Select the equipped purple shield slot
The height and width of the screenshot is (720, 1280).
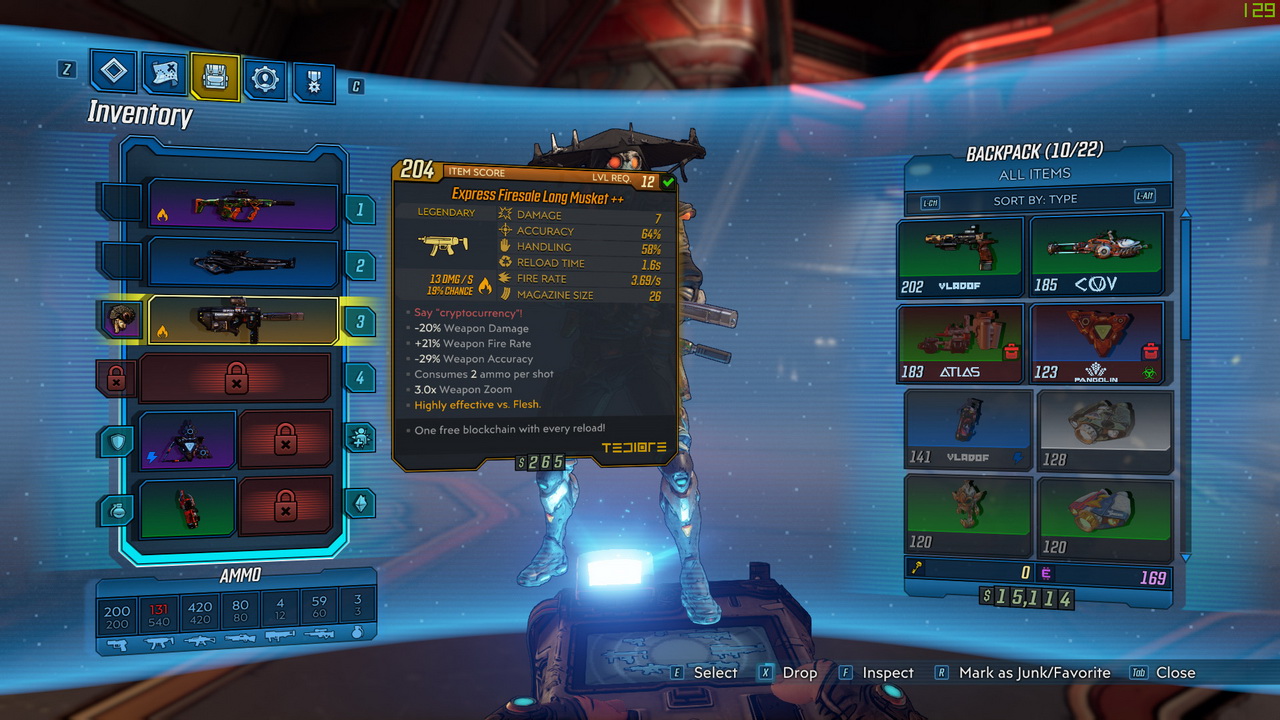[x=187, y=440]
